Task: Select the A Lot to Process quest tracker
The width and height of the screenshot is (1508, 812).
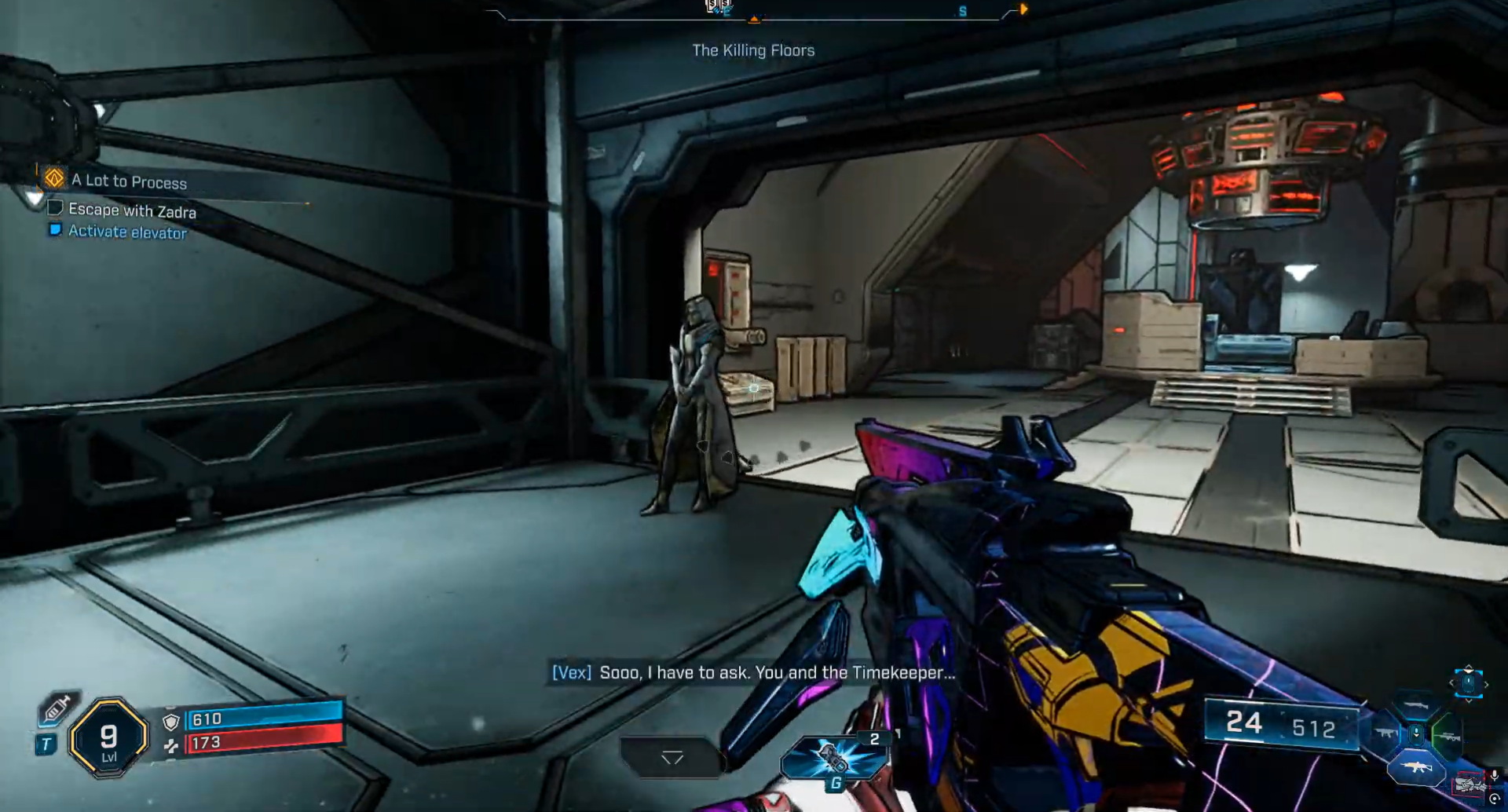Action: pyautogui.click(x=129, y=181)
